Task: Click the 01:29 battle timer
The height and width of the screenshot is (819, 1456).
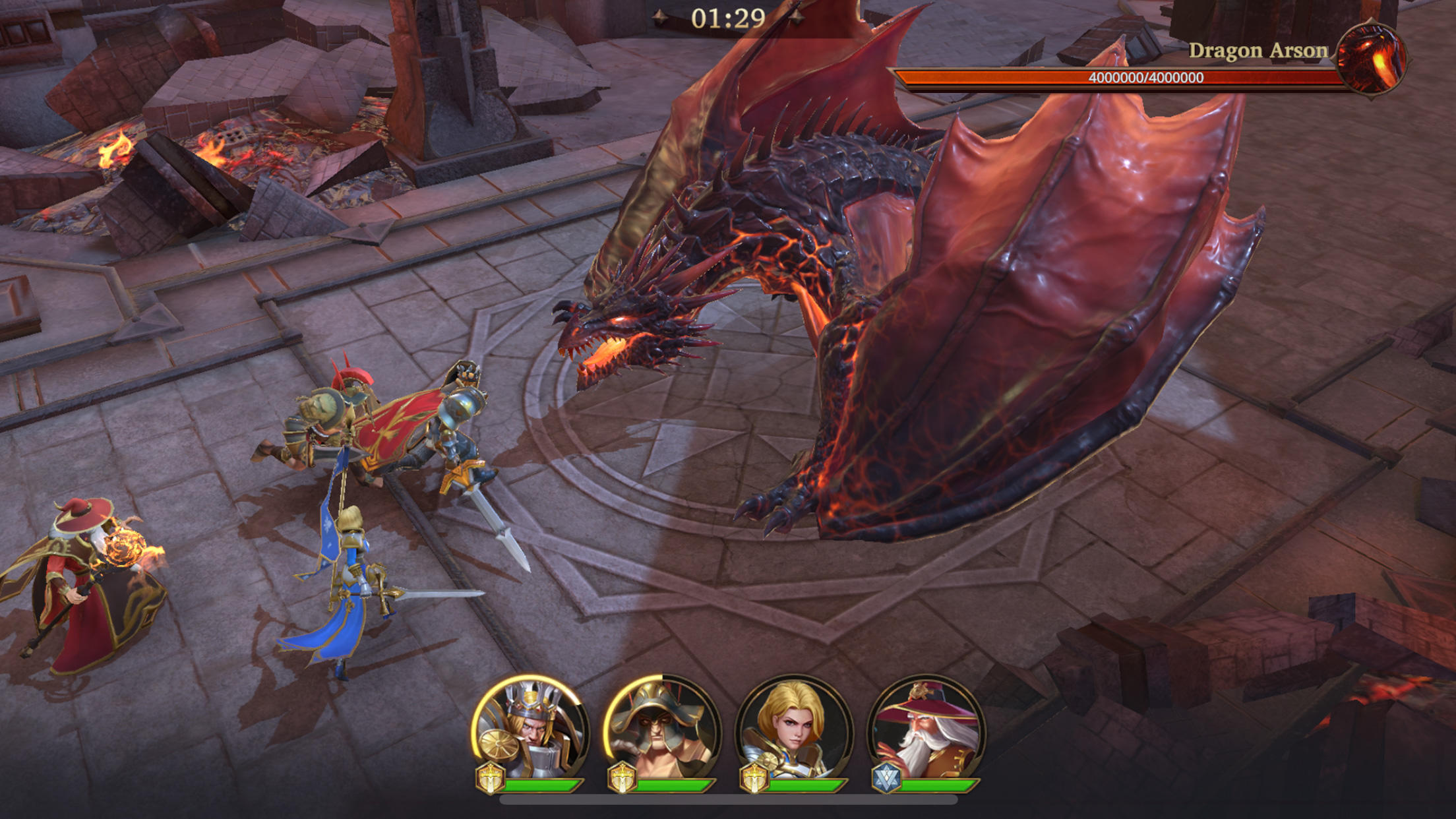Action: coord(728,18)
